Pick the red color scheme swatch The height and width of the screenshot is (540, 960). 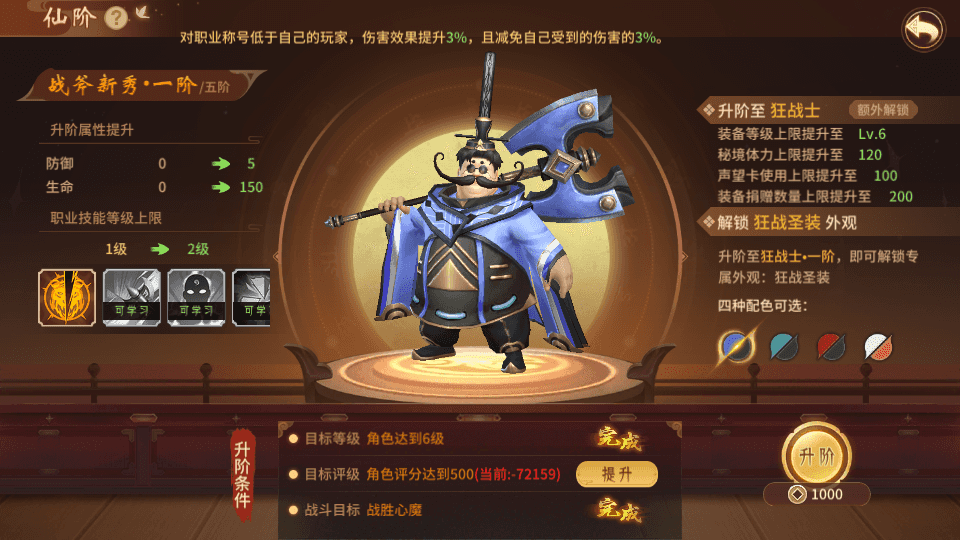pyautogui.click(x=831, y=346)
